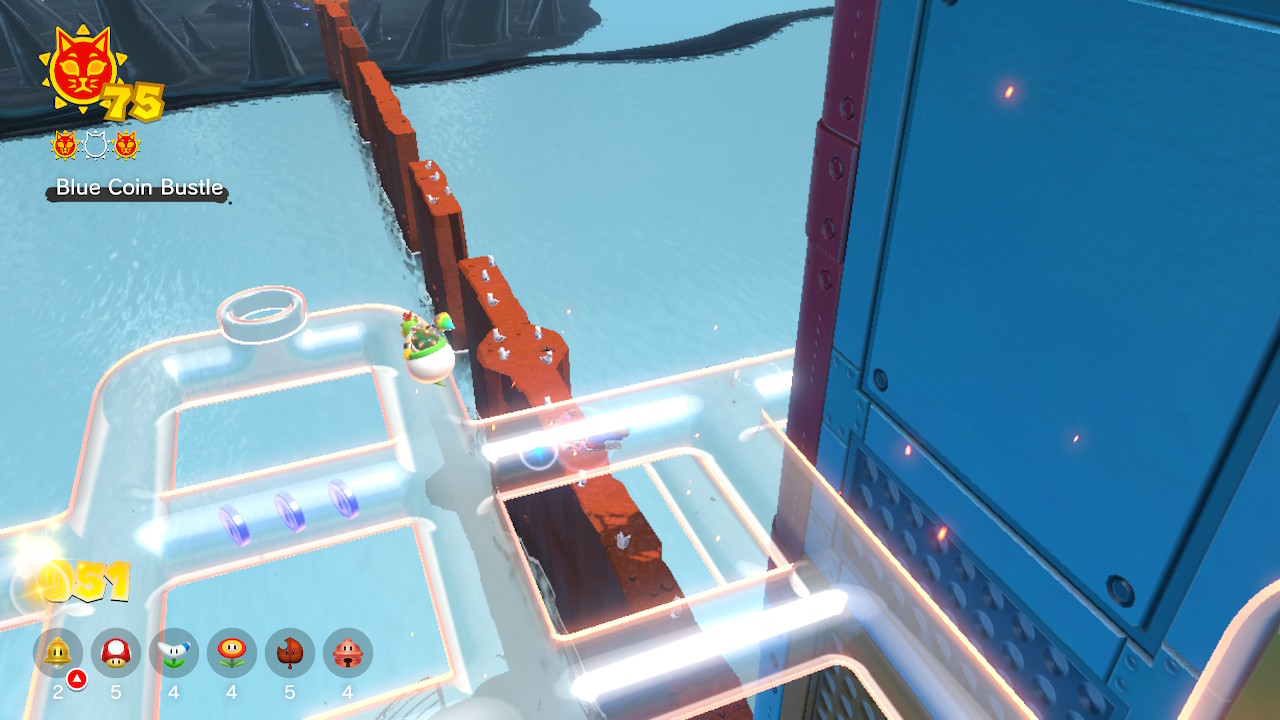Viewport: 1280px width, 720px height.
Task: Choose the red Super Mushroom slot
Action: 116,654
